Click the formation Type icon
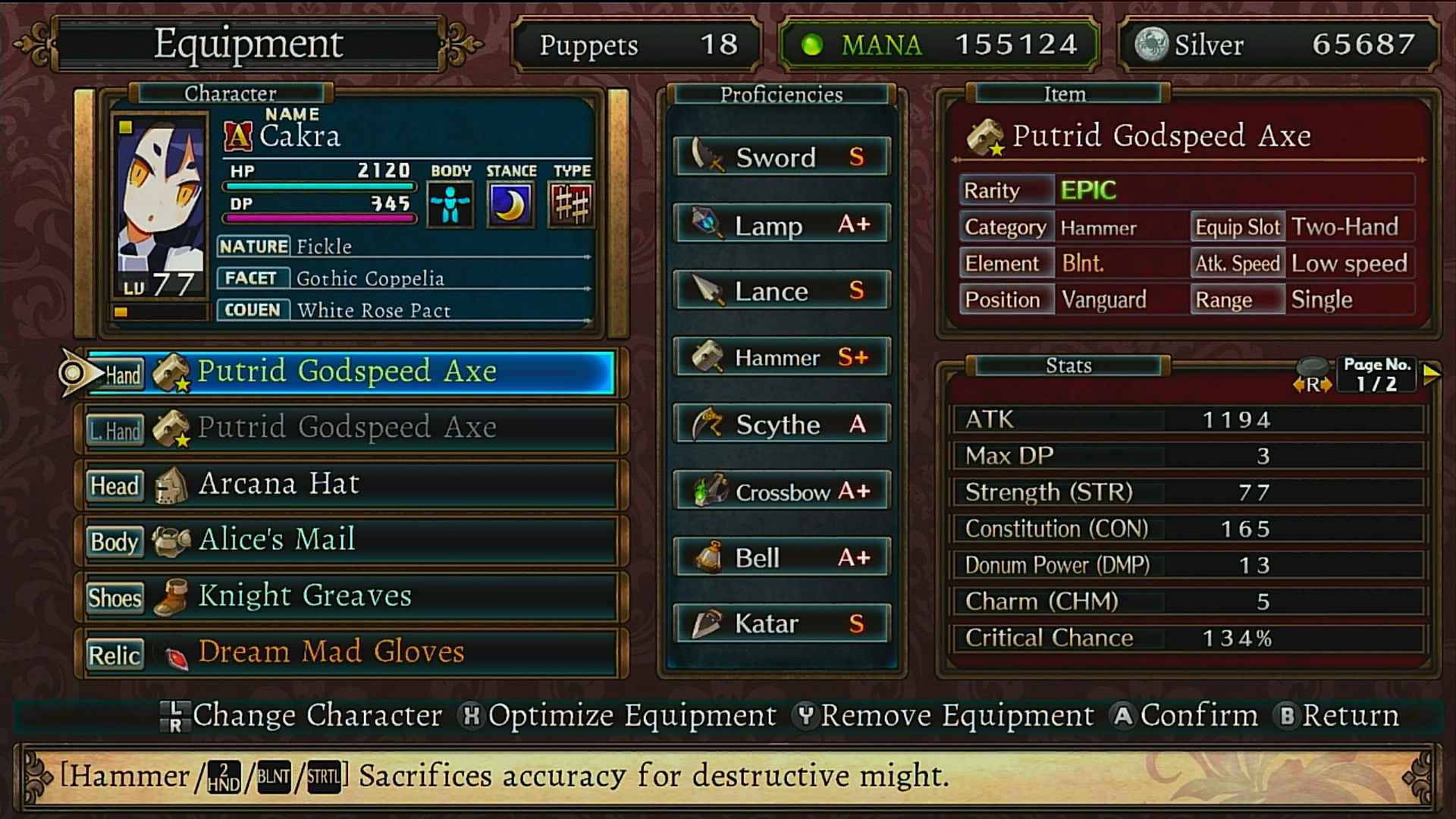 [571, 205]
